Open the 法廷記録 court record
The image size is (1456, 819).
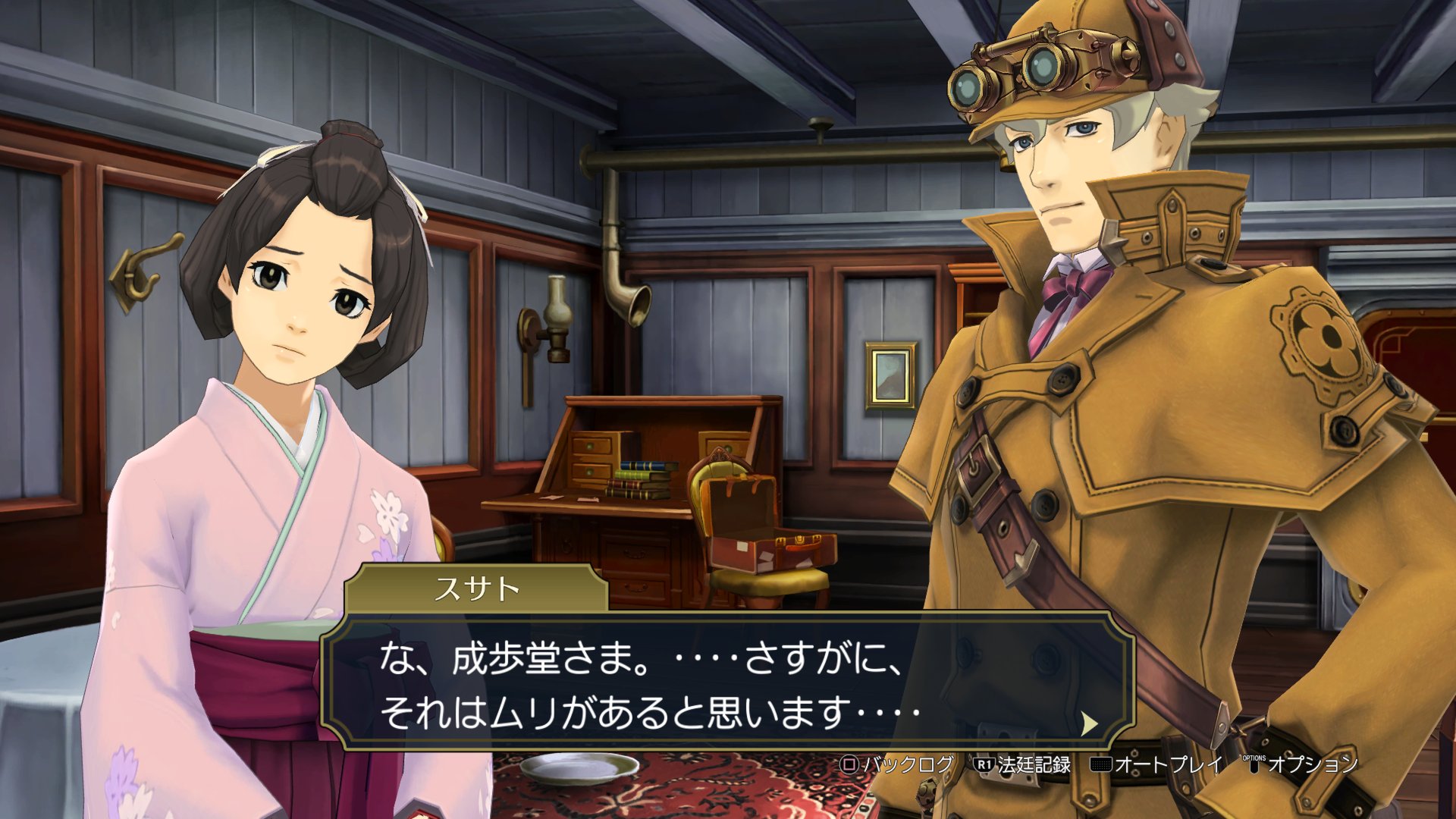pyautogui.click(x=1023, y=764)
